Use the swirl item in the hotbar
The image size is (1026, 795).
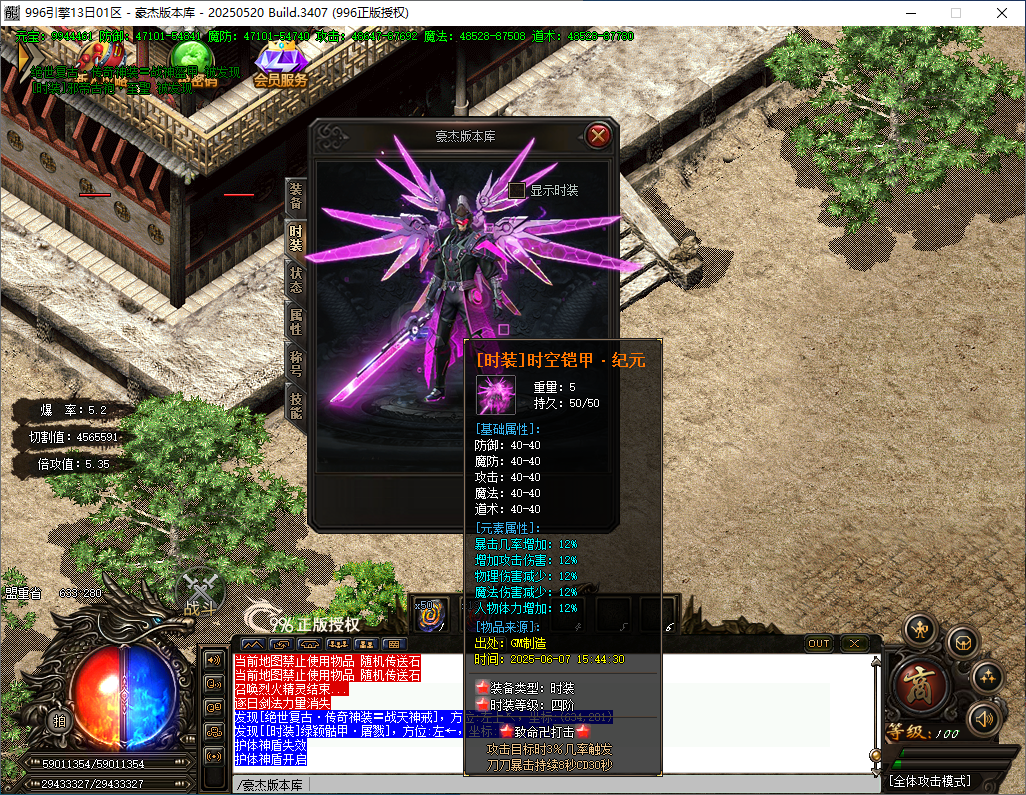pos(430,615)
